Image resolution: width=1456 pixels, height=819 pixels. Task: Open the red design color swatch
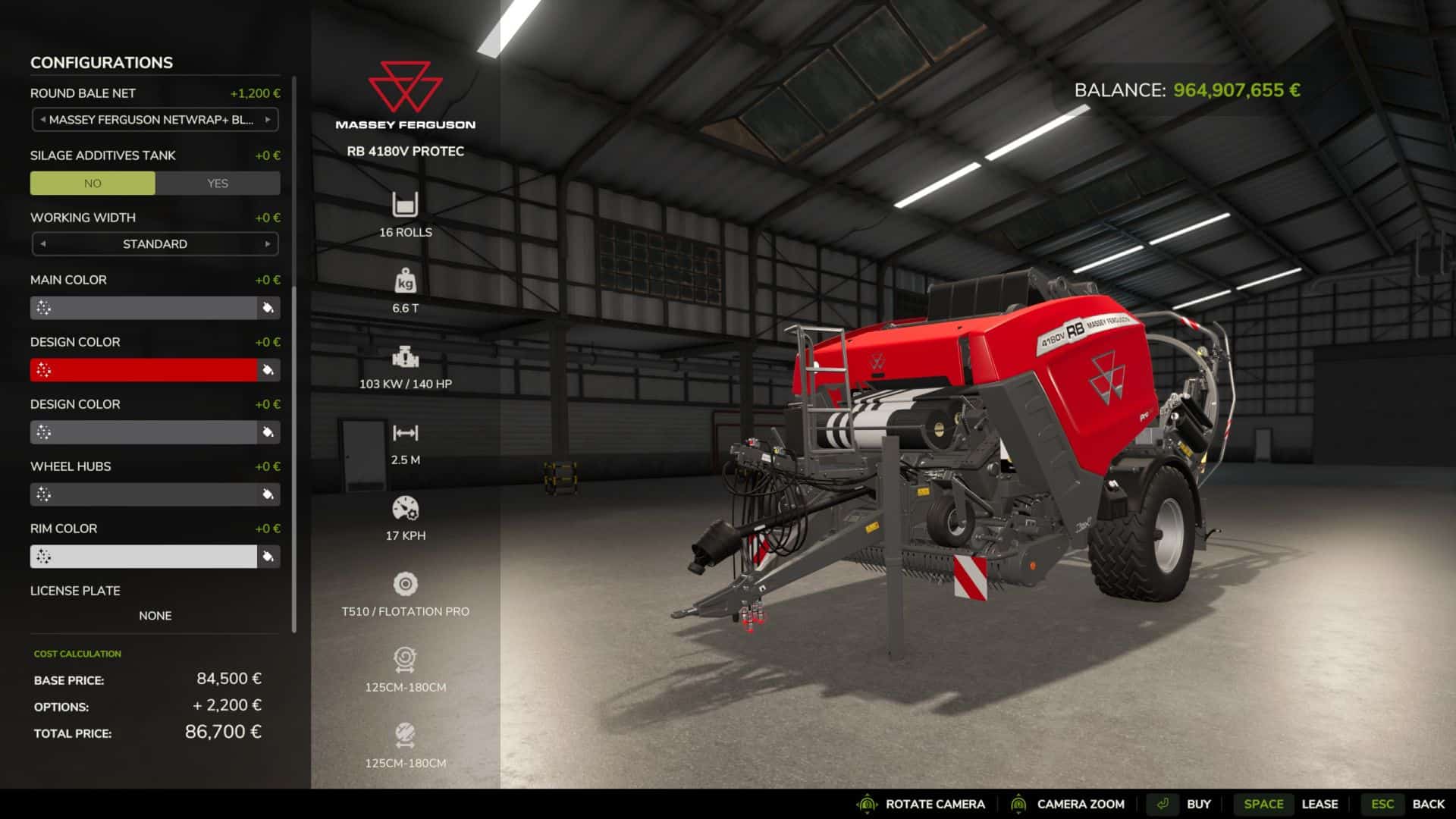(143, 370)
